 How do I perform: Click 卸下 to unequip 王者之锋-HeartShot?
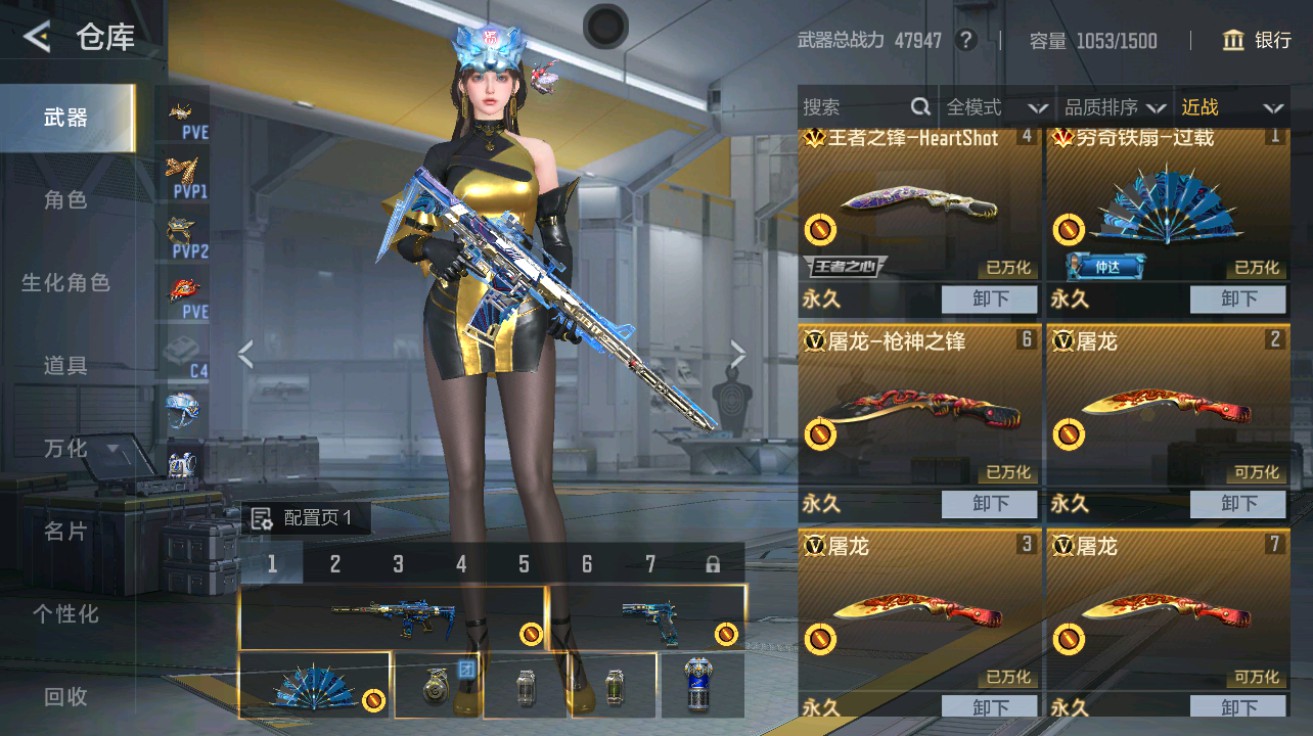tap(989, 298)
